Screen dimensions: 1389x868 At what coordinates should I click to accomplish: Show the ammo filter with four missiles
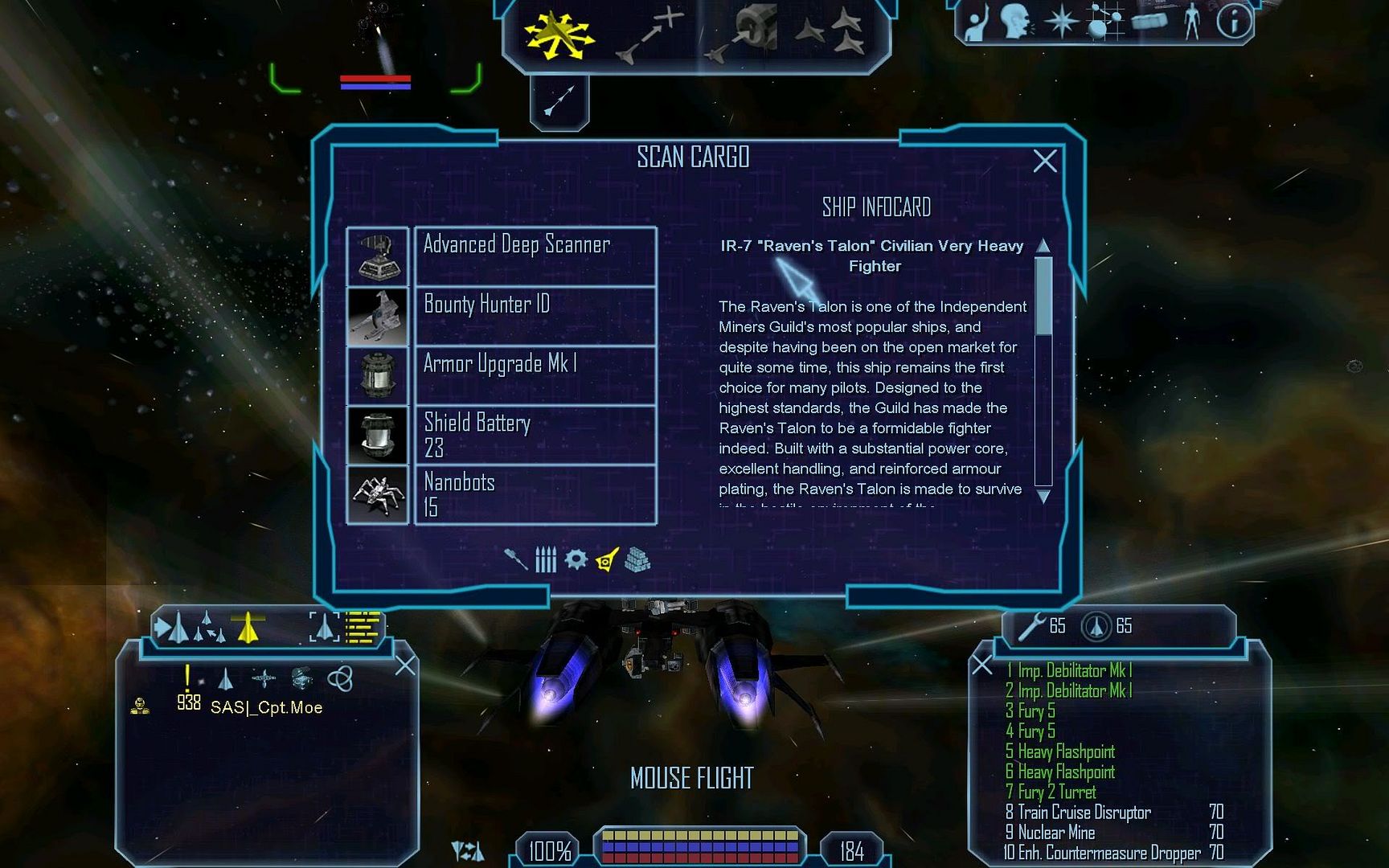[x=546, y=559]
